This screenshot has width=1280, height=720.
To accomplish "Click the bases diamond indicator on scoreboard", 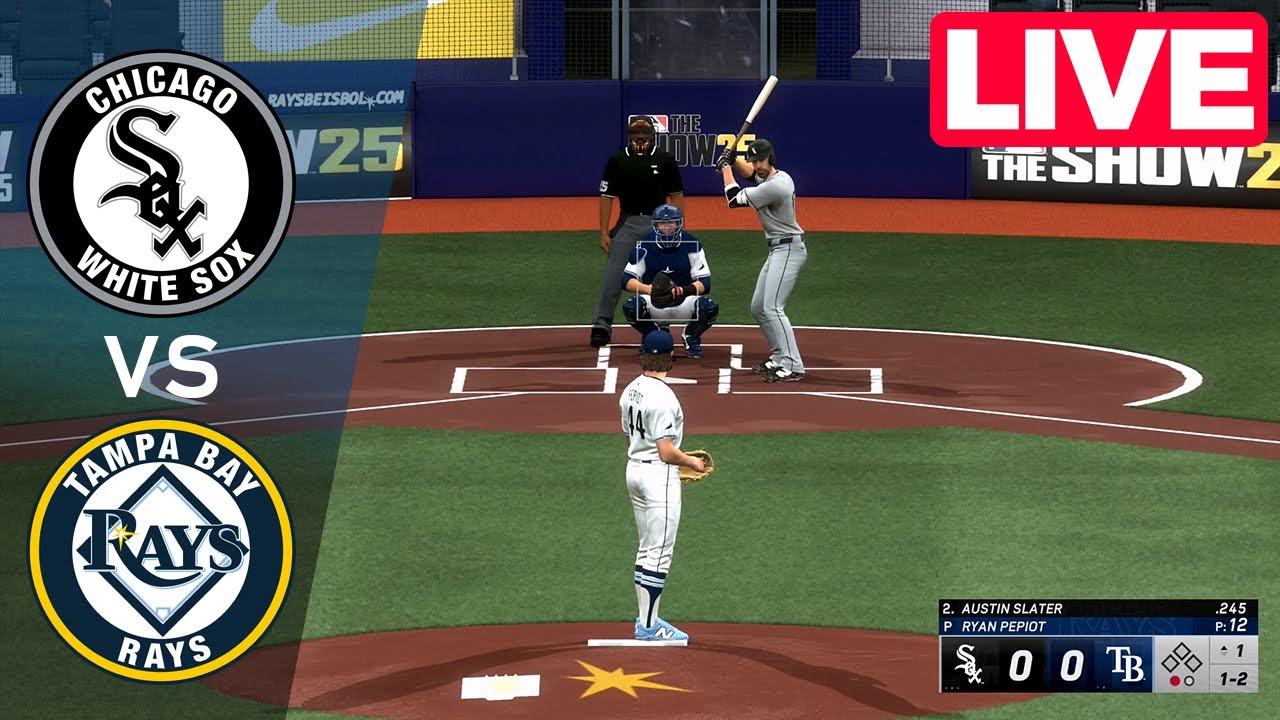I will (x=1181, y=658).
